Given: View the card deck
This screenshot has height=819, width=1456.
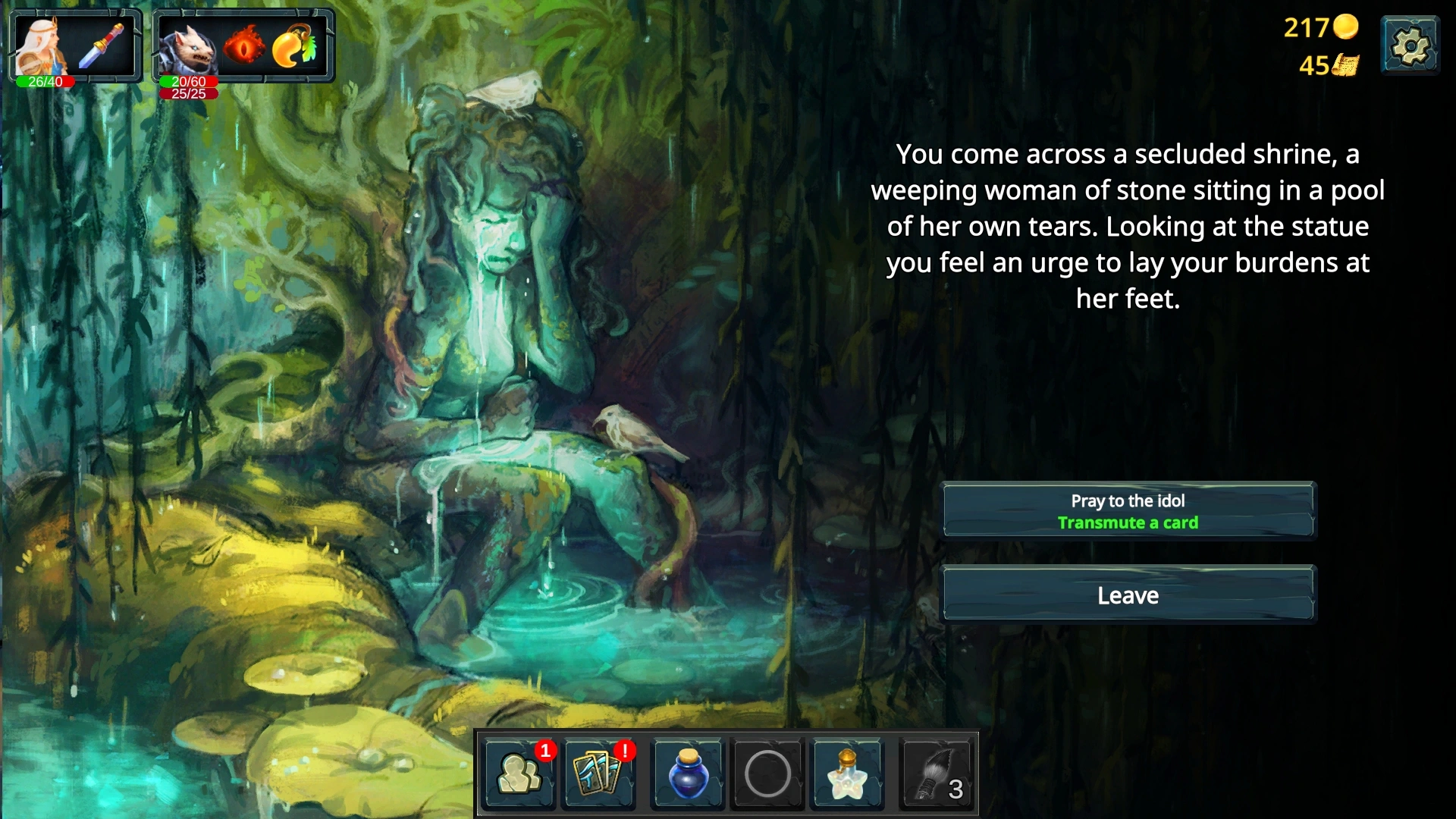Looking at the screenshot, I should [x=599, y=774].
